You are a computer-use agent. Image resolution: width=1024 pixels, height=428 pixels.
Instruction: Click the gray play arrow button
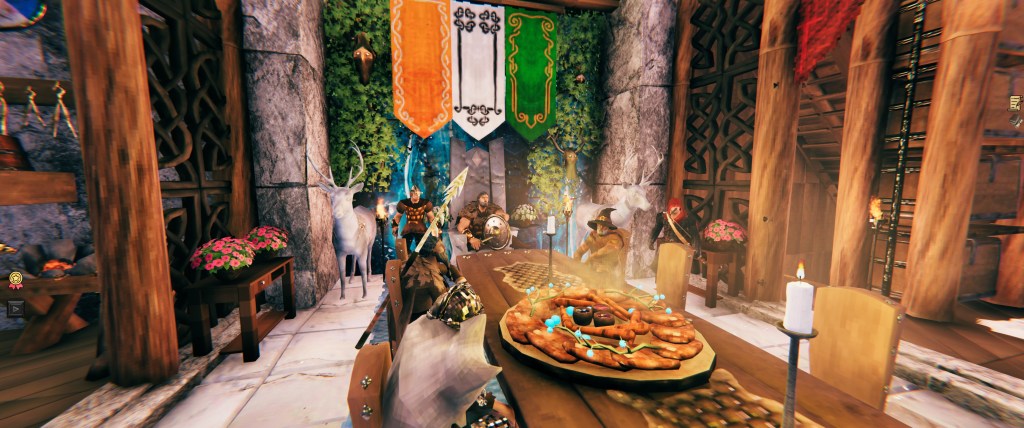14,308
